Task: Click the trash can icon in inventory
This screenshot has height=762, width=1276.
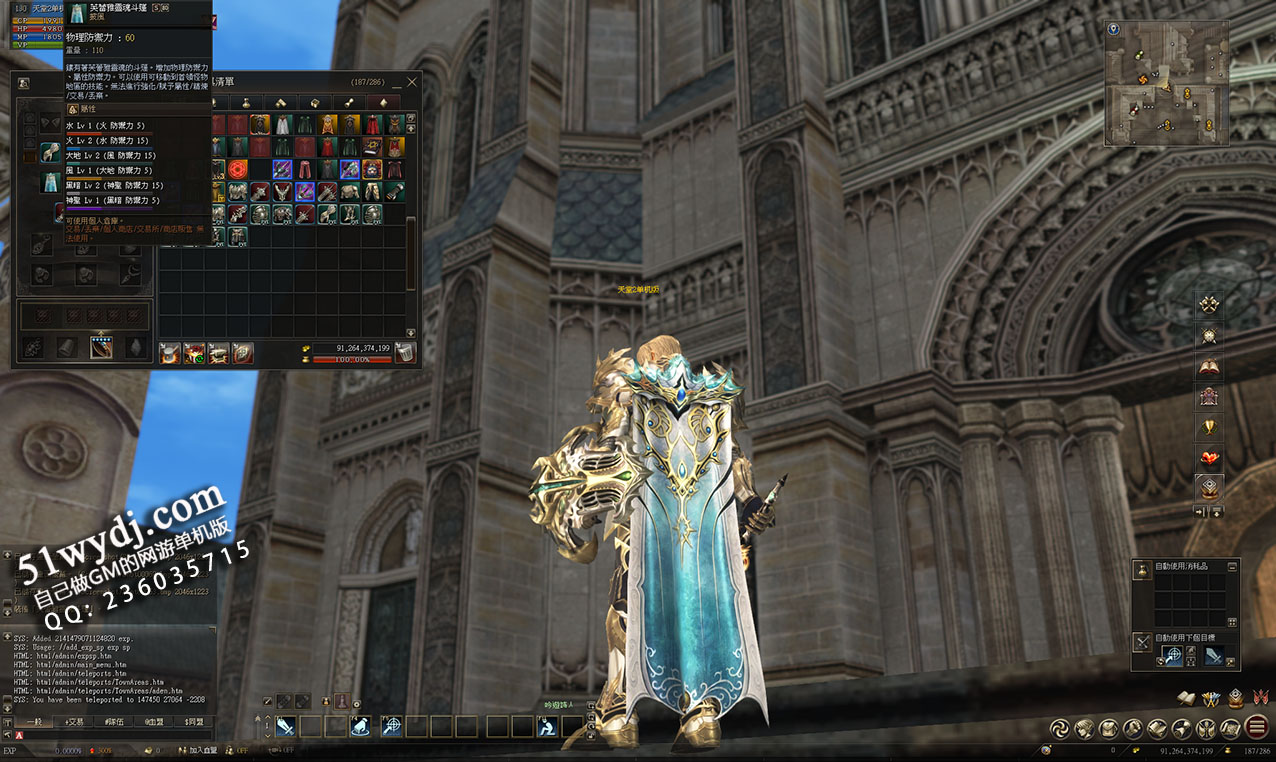Action: pos(404,352)
